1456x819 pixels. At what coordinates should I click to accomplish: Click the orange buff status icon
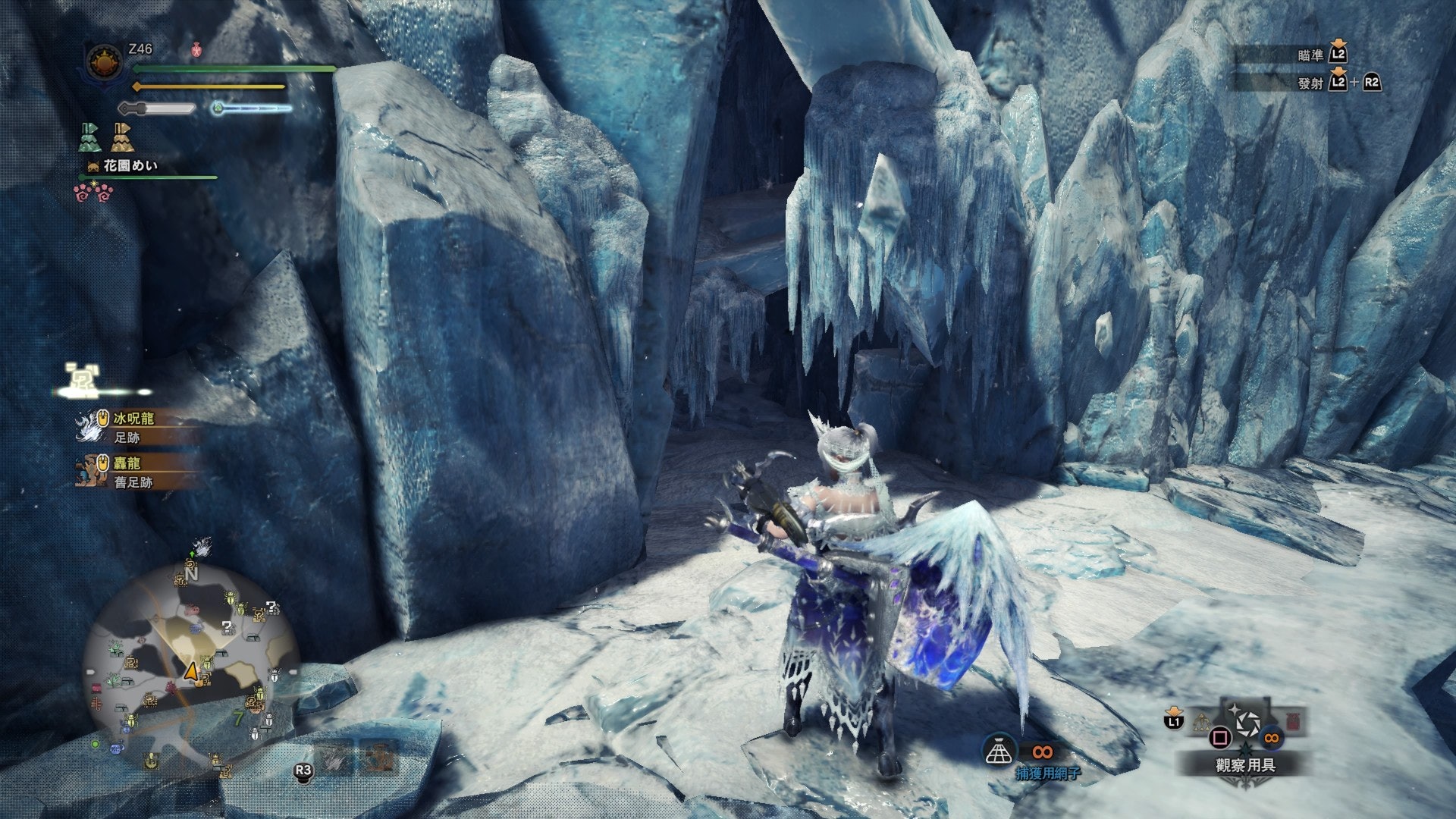122,137
